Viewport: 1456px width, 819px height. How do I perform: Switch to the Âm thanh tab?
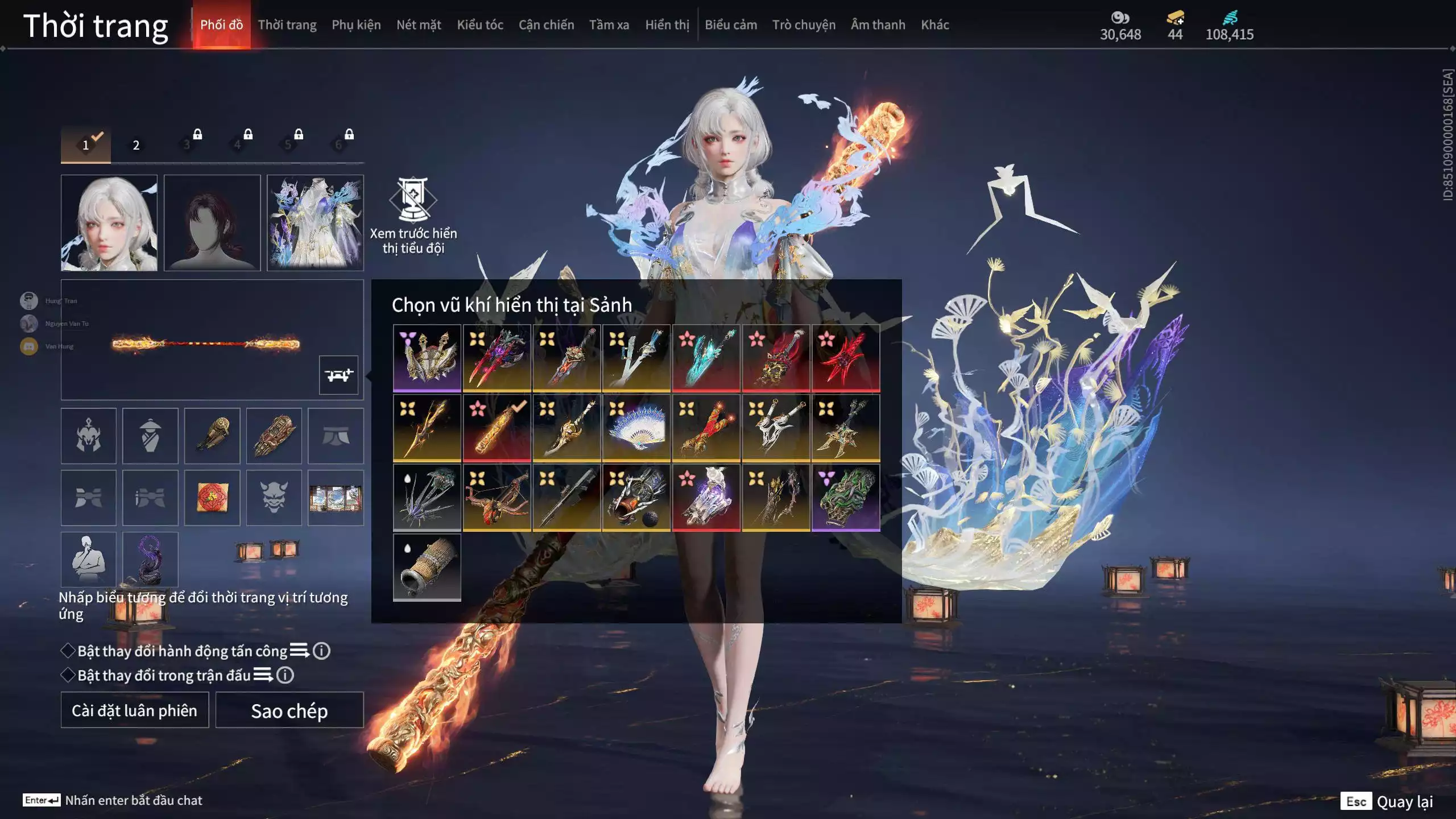click(878, 25)
